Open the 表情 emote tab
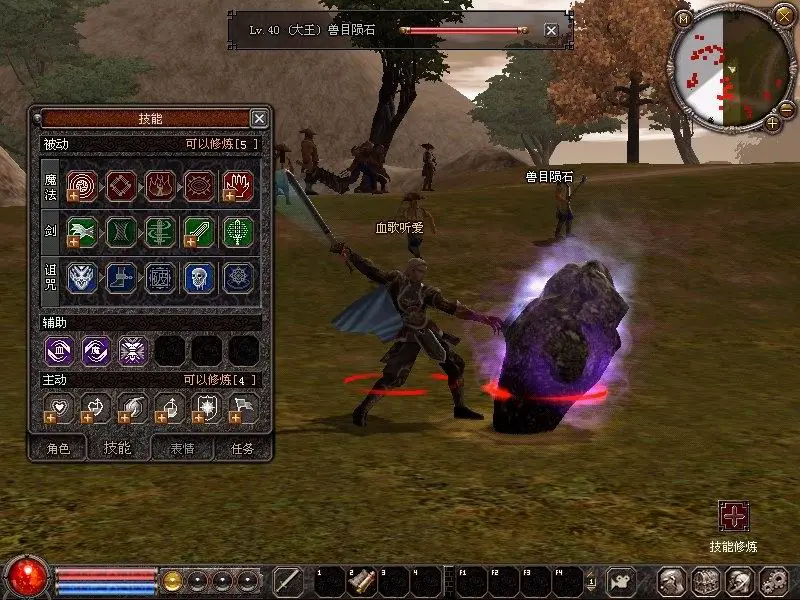Viewport: 800px width, 600px height. coord(181,449)
